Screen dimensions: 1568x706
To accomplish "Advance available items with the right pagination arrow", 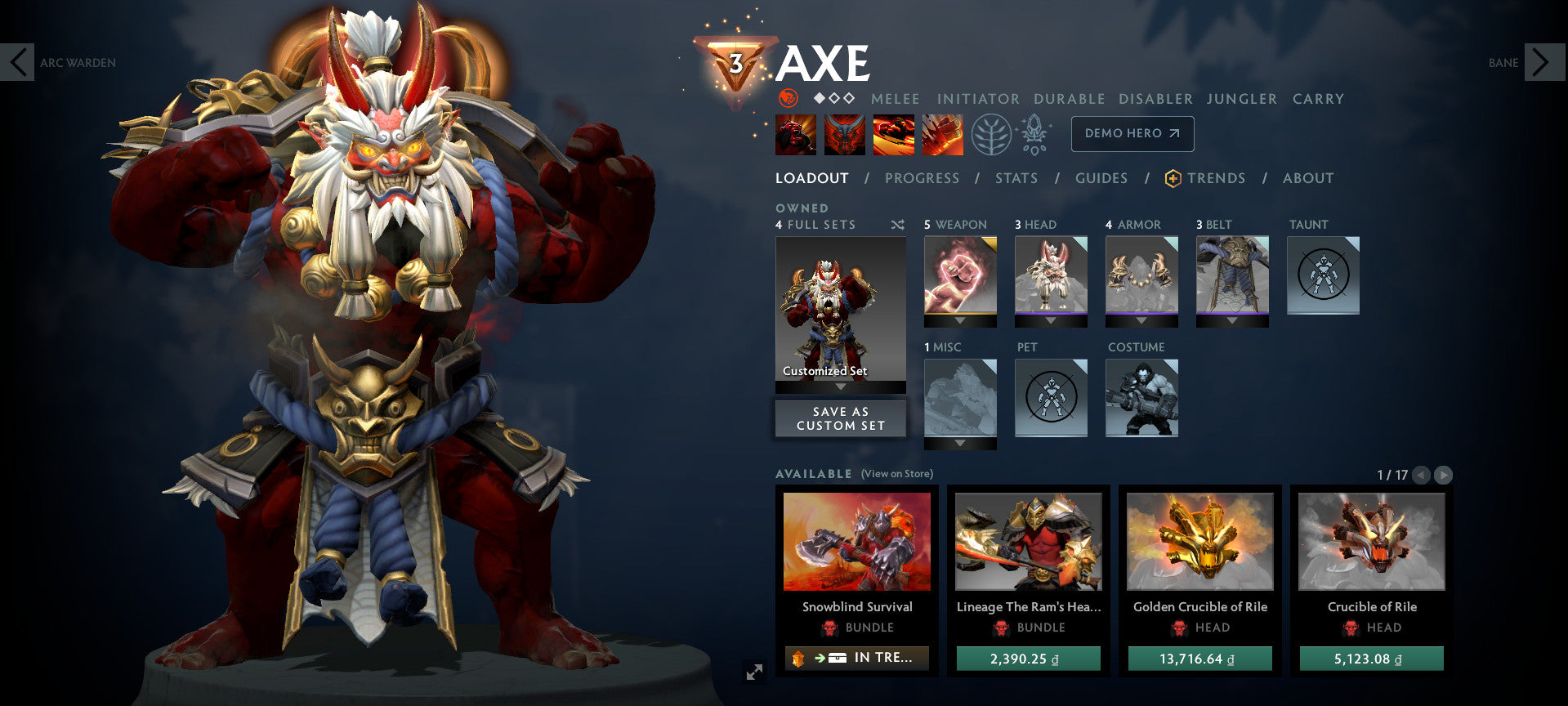I will [x=1445, y=473].
